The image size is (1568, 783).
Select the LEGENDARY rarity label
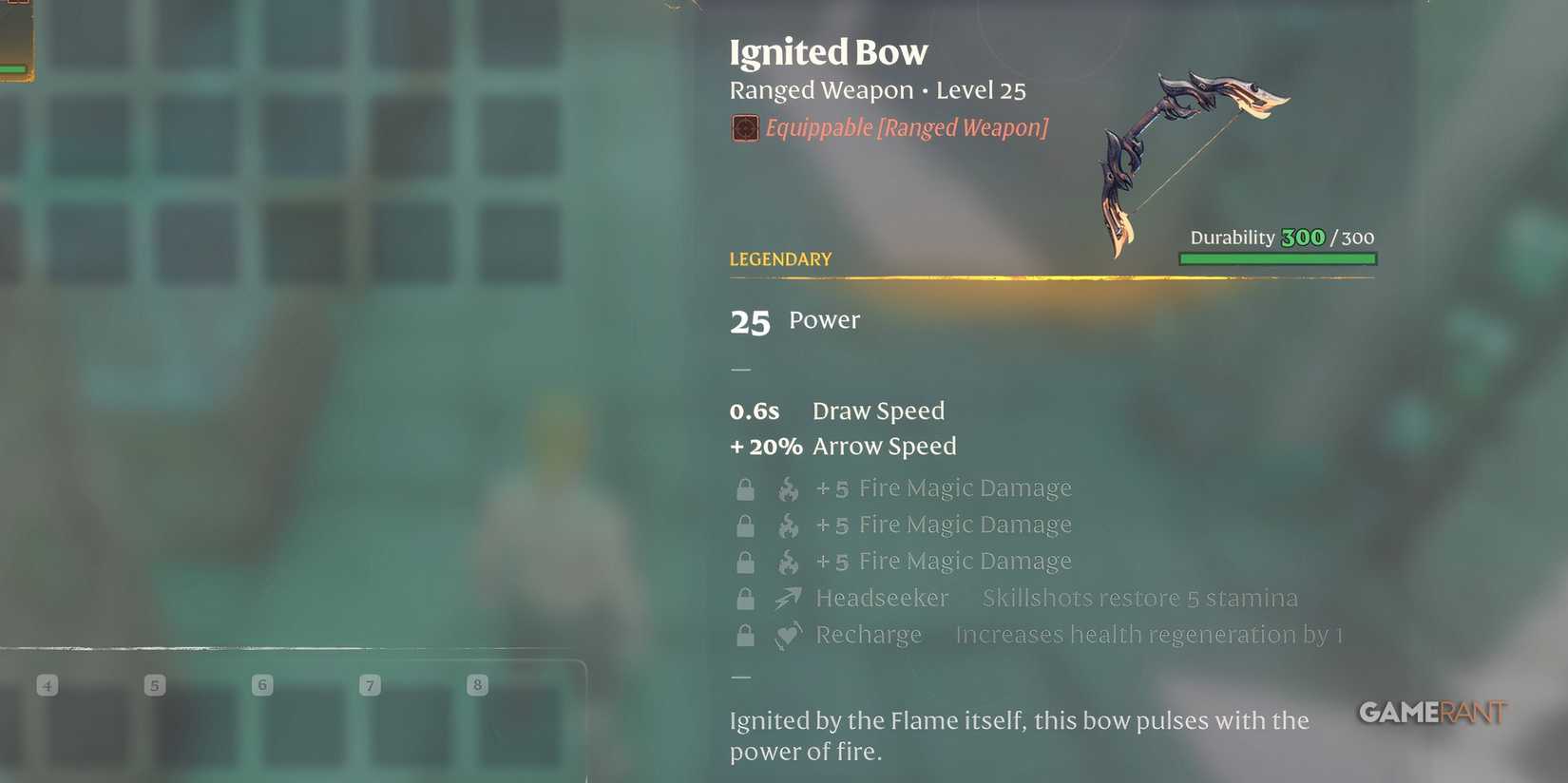pos(779,258)
